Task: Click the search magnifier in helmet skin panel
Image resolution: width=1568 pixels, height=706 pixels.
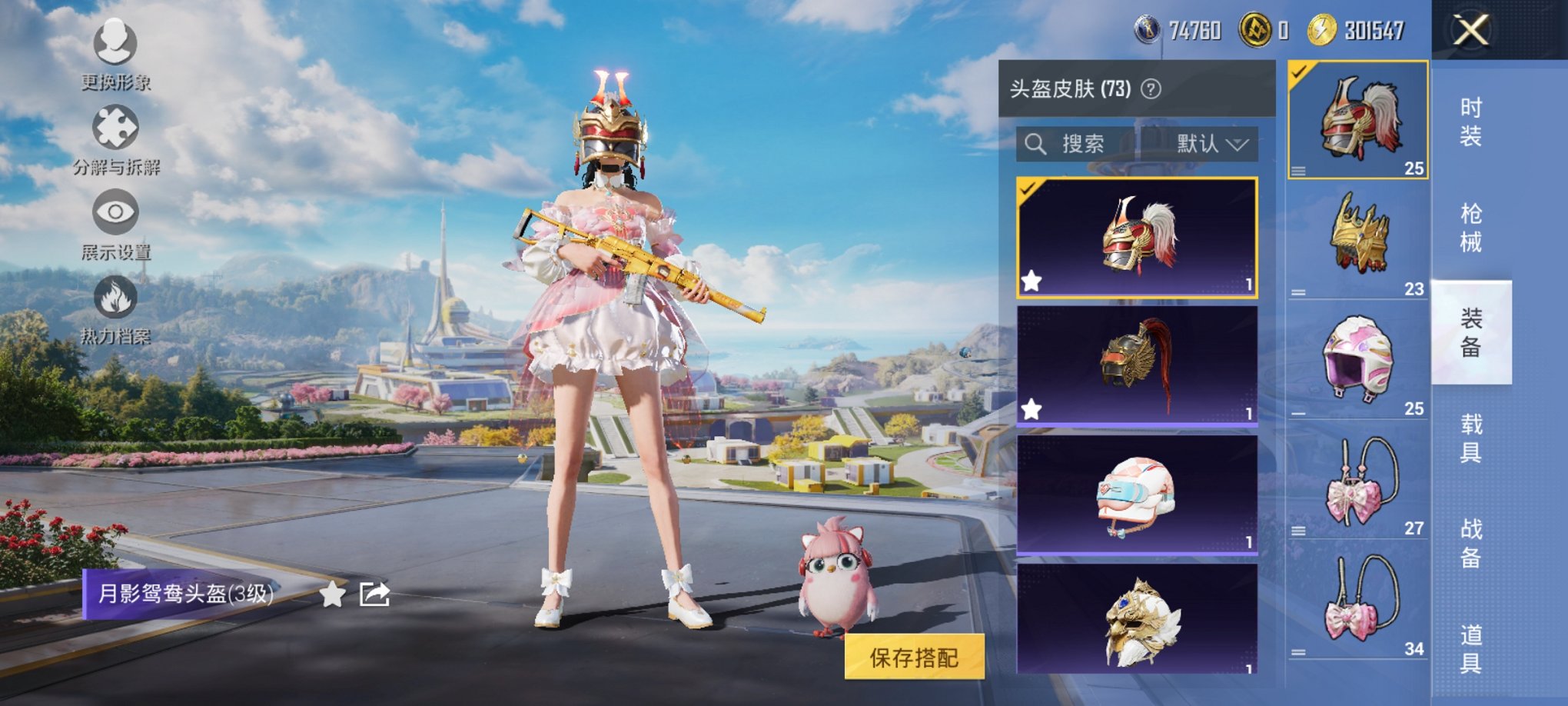Action: pyautogui.click(x=1035, y=145)
